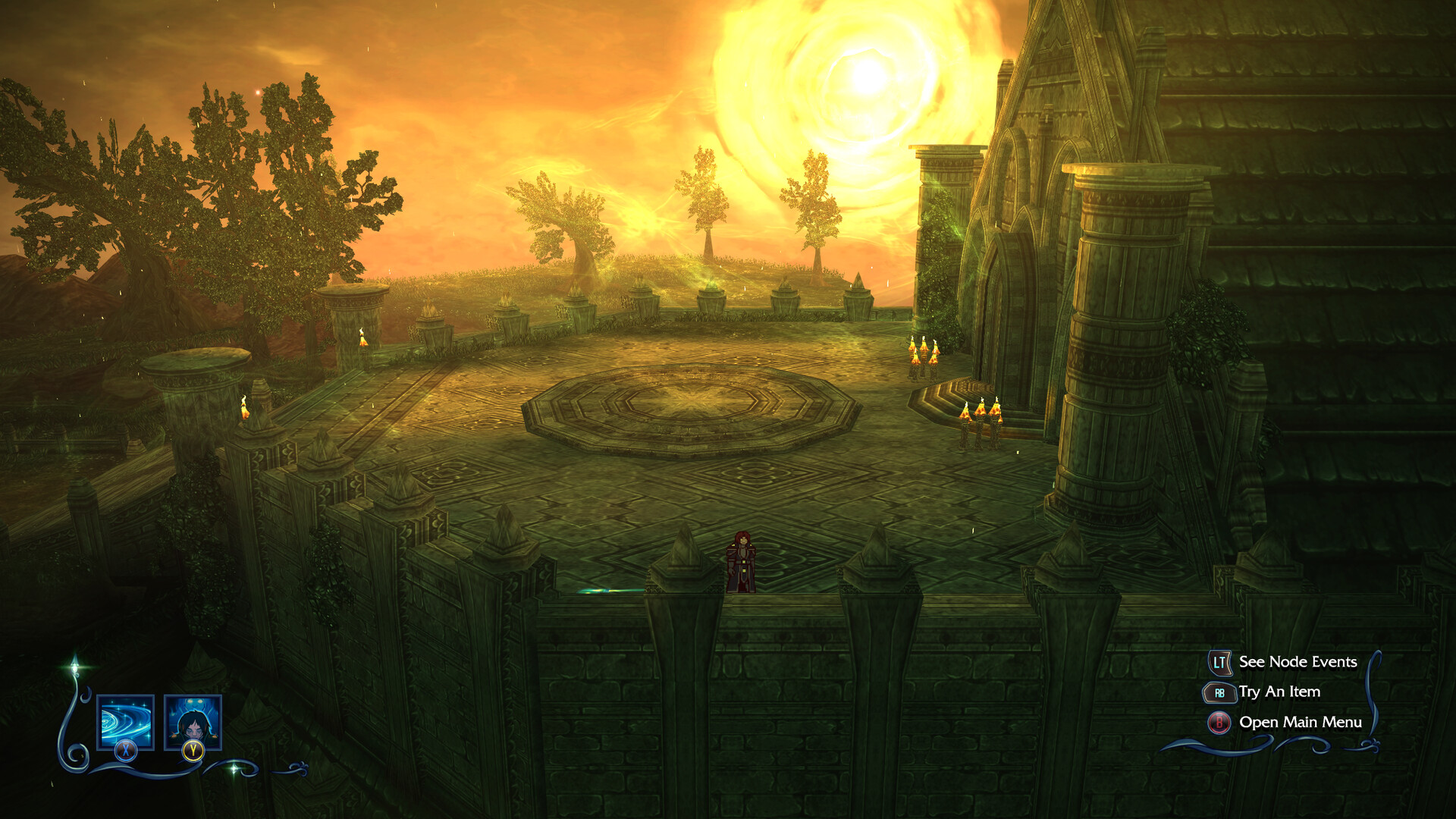Click the See Node Events text label

coord(1298,662)
